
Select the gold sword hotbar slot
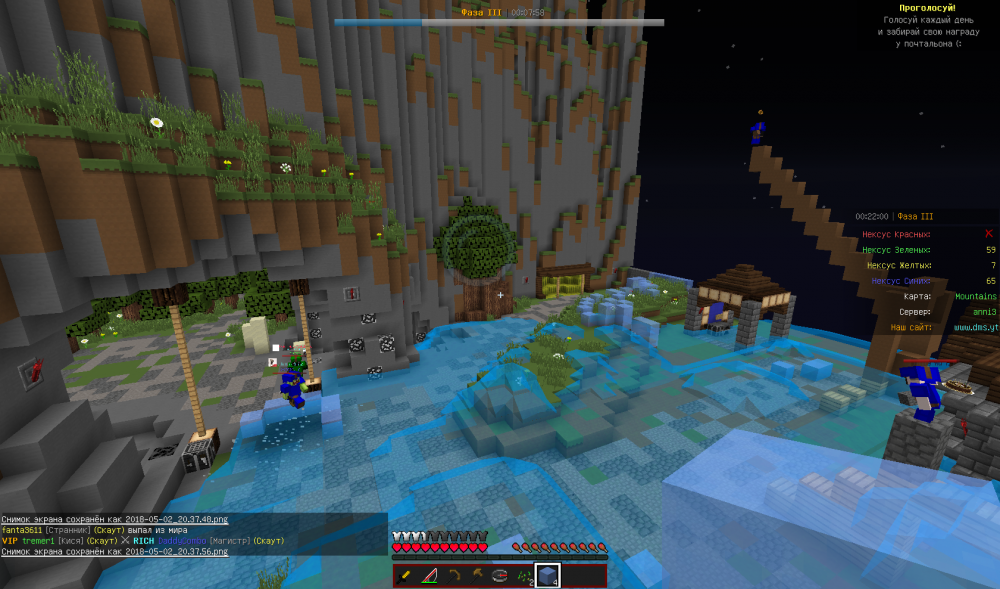pos(406,575)
